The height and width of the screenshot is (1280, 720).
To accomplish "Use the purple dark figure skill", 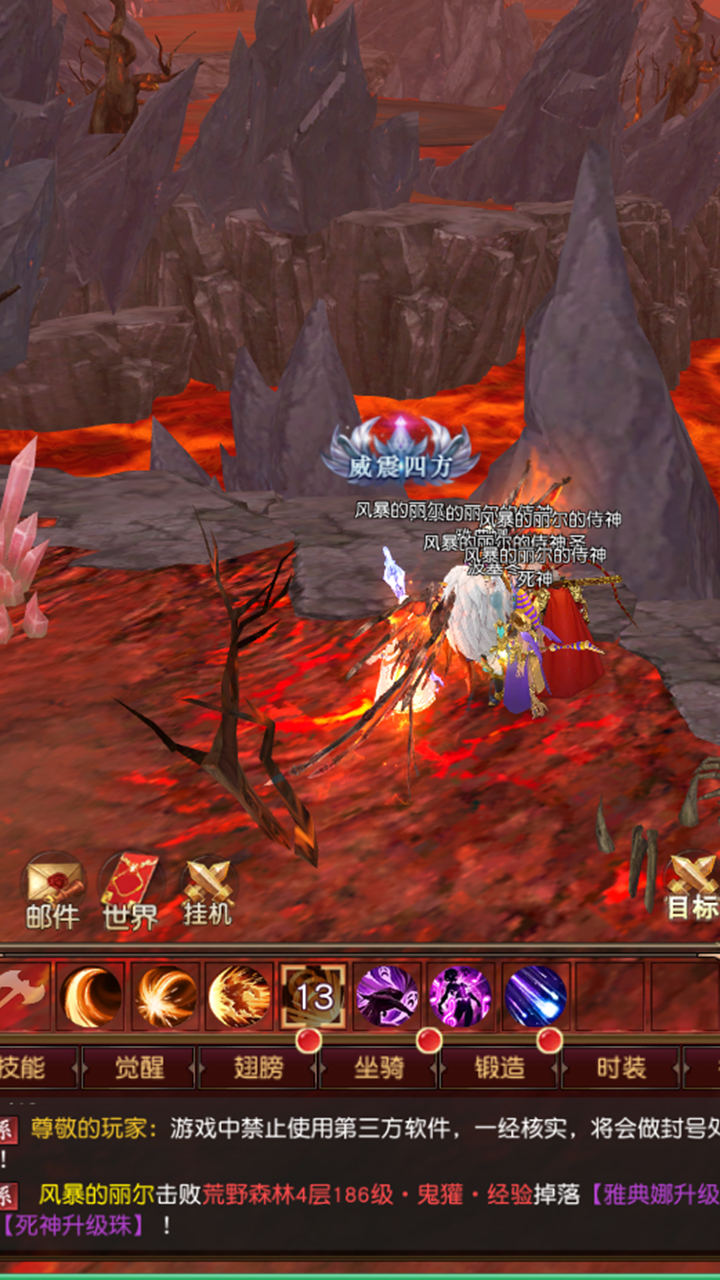I will tap(461, 996).
